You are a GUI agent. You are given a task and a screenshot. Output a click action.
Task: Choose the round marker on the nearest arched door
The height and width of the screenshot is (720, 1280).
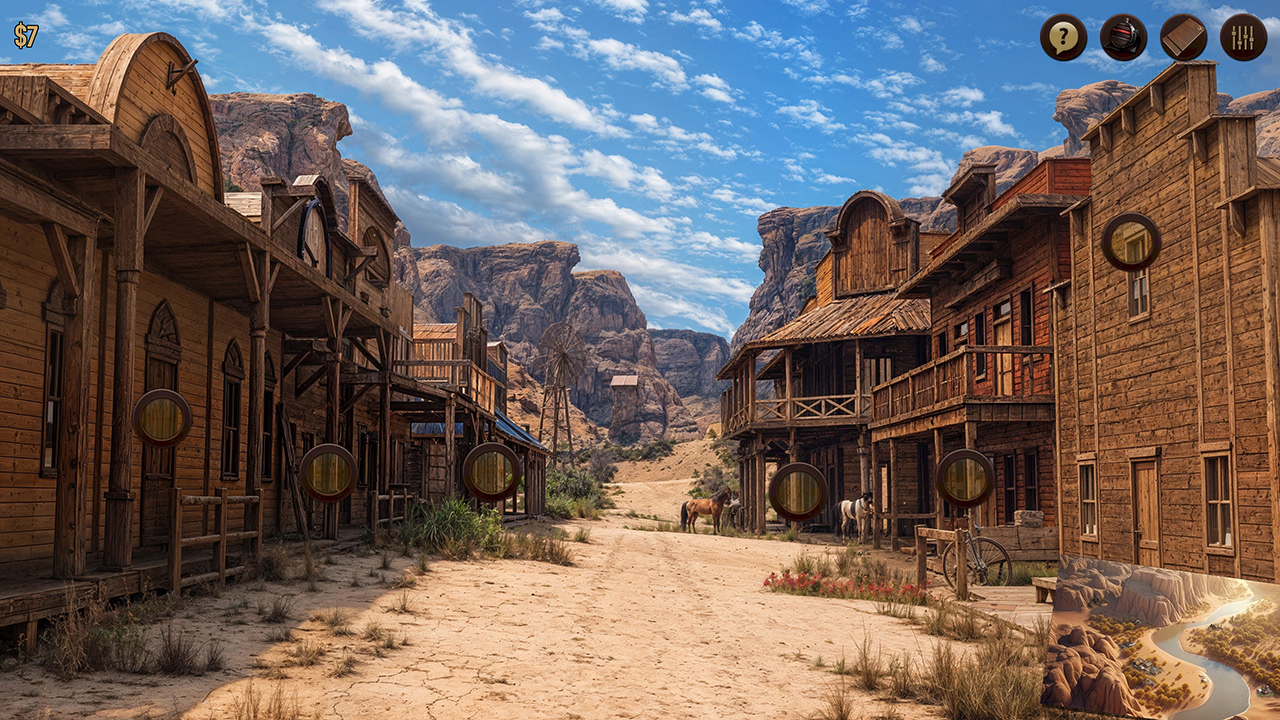(x=162, y=418)
